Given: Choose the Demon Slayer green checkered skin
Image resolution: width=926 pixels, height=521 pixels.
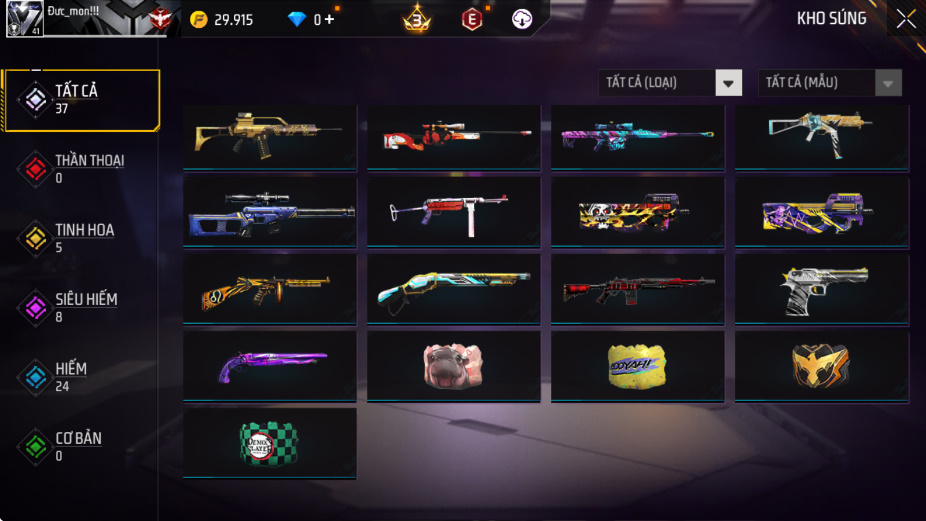Looking at the screenshot, I should (x=269, y=442).
